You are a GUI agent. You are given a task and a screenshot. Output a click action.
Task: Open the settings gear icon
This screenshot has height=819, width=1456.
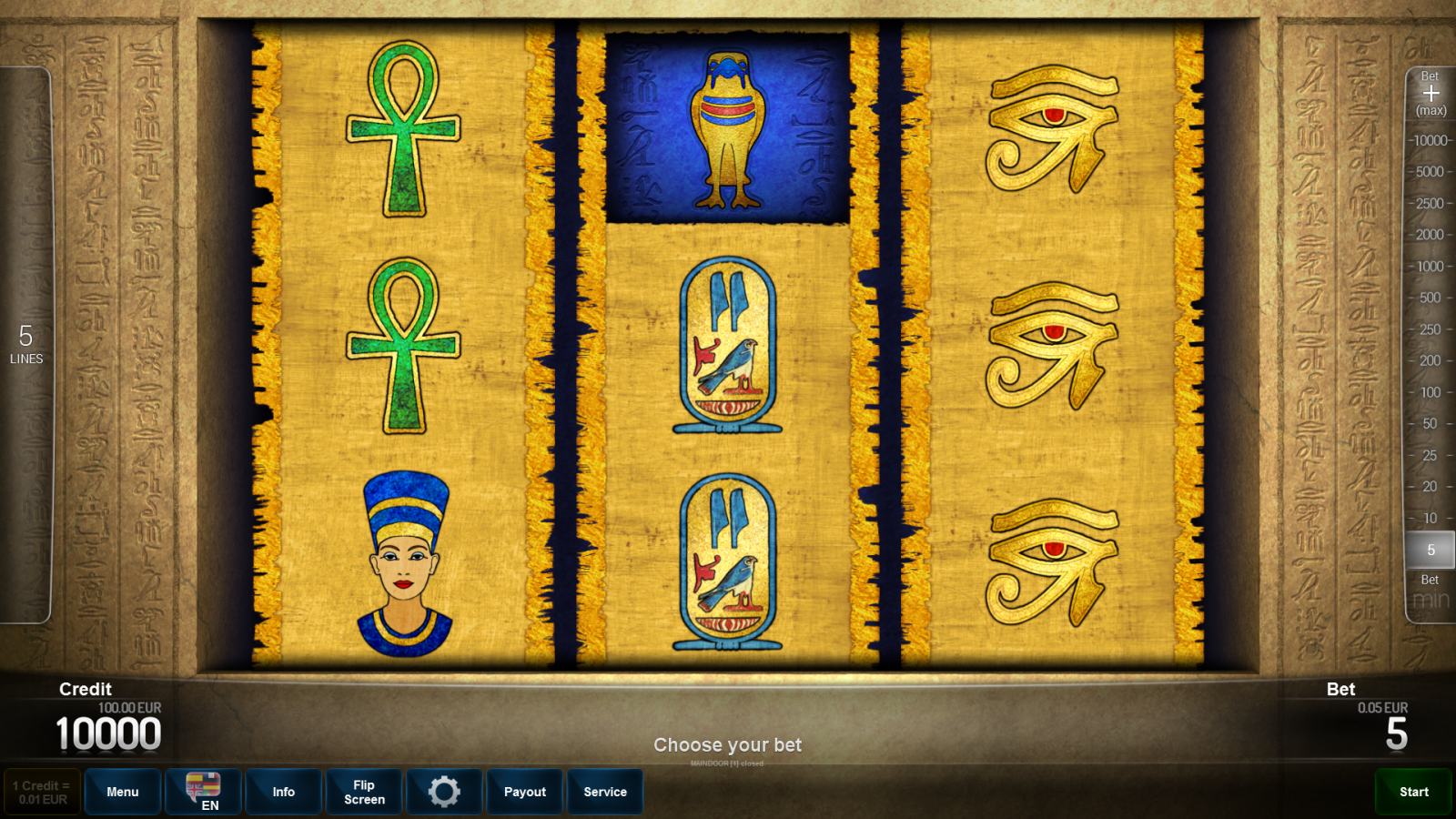(x=444, y=792)
